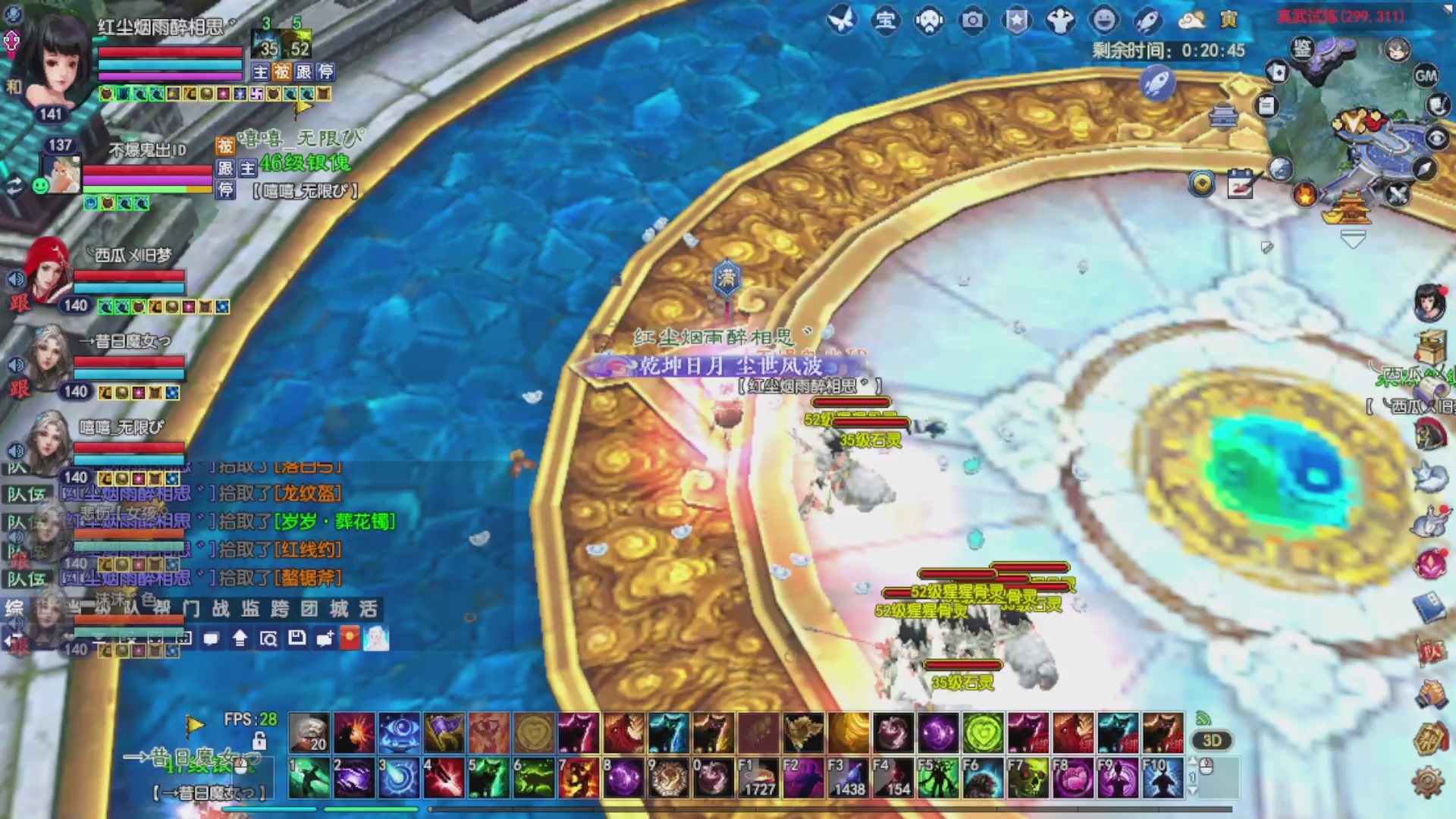
Task: Use the blue comet skill in slot 3
Action: point(399,778)
